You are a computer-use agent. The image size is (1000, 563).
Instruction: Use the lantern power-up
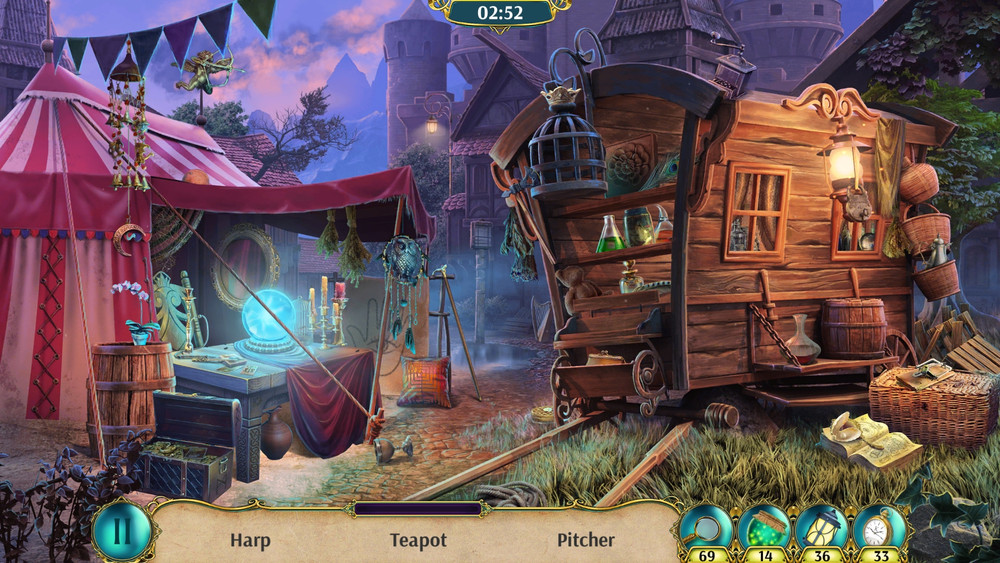[822, 527]
